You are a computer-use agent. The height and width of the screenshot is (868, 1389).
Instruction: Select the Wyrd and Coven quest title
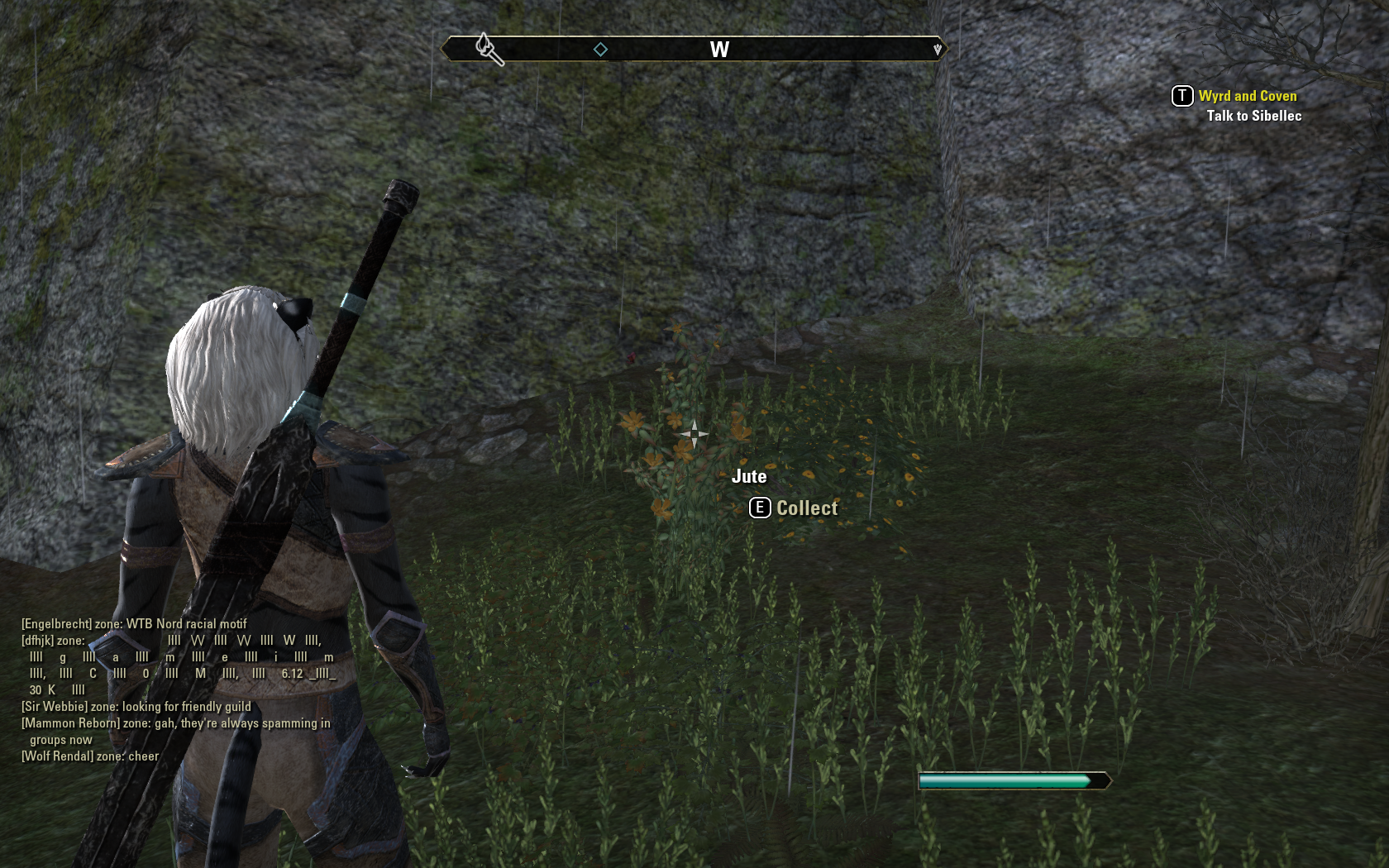[1247, 96]
